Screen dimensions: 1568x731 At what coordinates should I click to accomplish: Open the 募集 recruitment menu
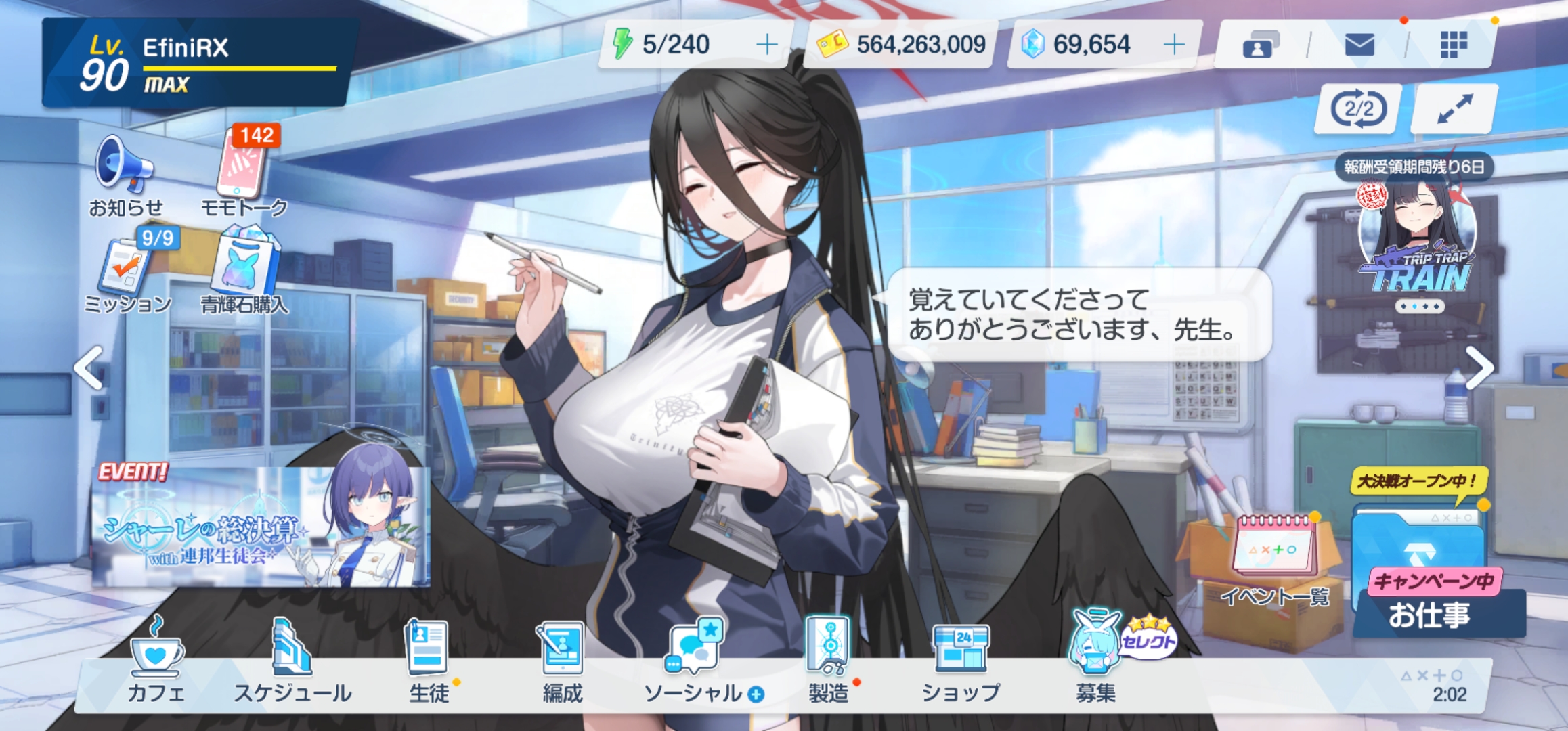tap(1095, 660)
